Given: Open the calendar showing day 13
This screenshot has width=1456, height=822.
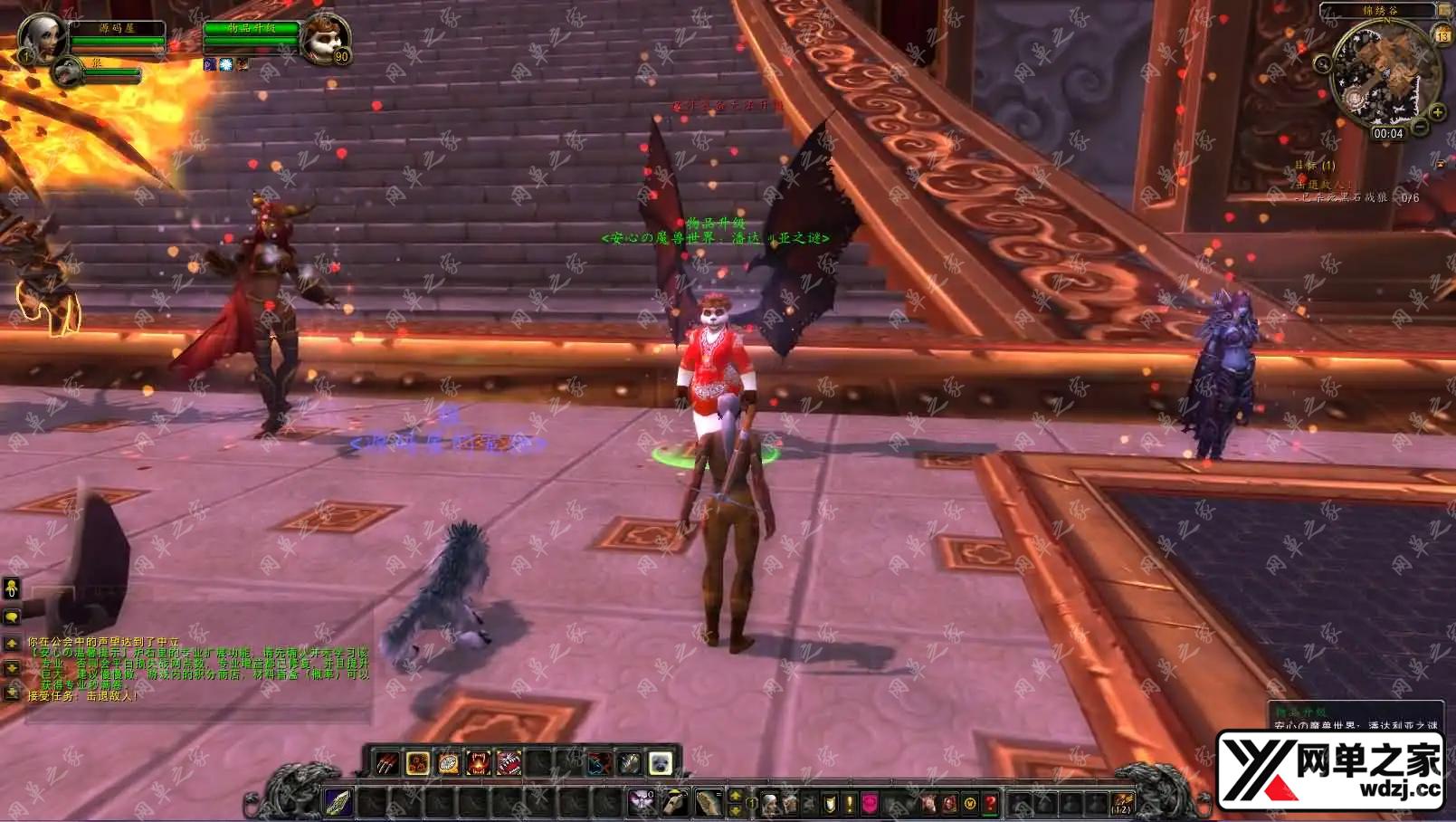Looking at the screenshot, I should (x=1442, y=35).
